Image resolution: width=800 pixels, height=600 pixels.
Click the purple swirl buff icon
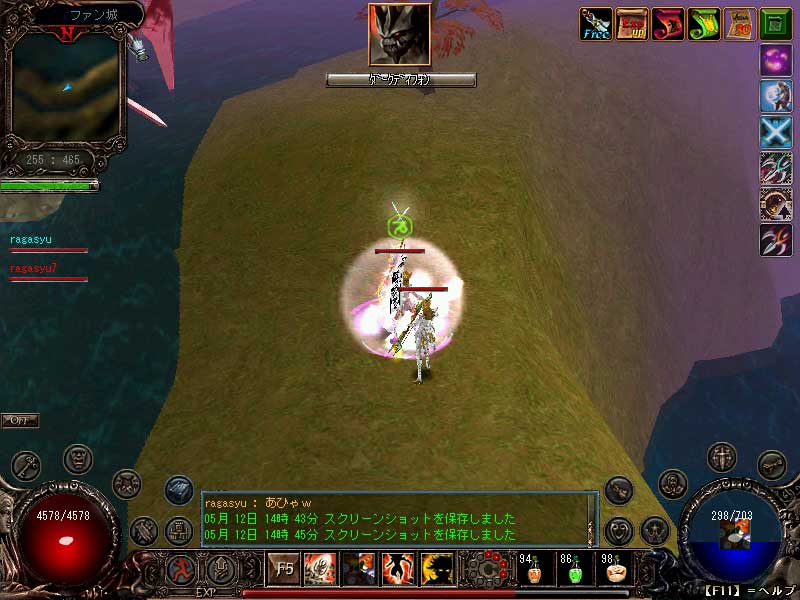coord(775,60)
